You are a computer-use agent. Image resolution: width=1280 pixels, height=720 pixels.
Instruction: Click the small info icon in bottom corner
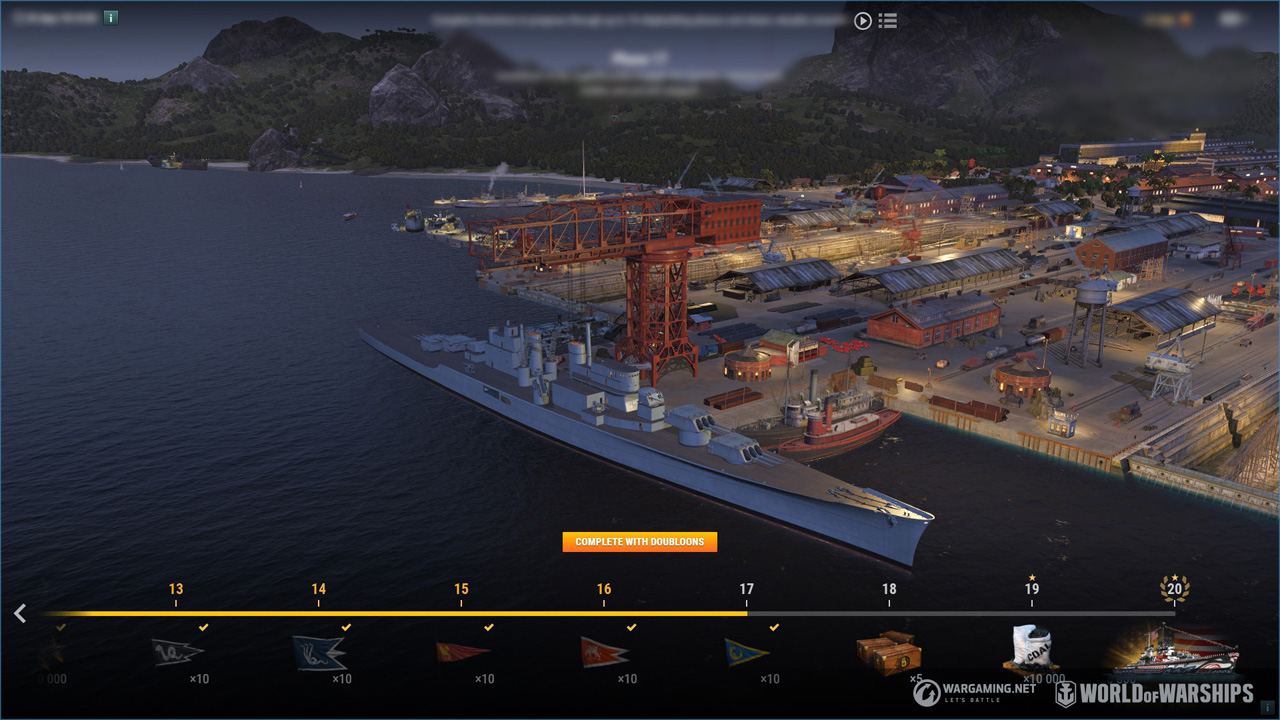click(x=1268, y=708)
